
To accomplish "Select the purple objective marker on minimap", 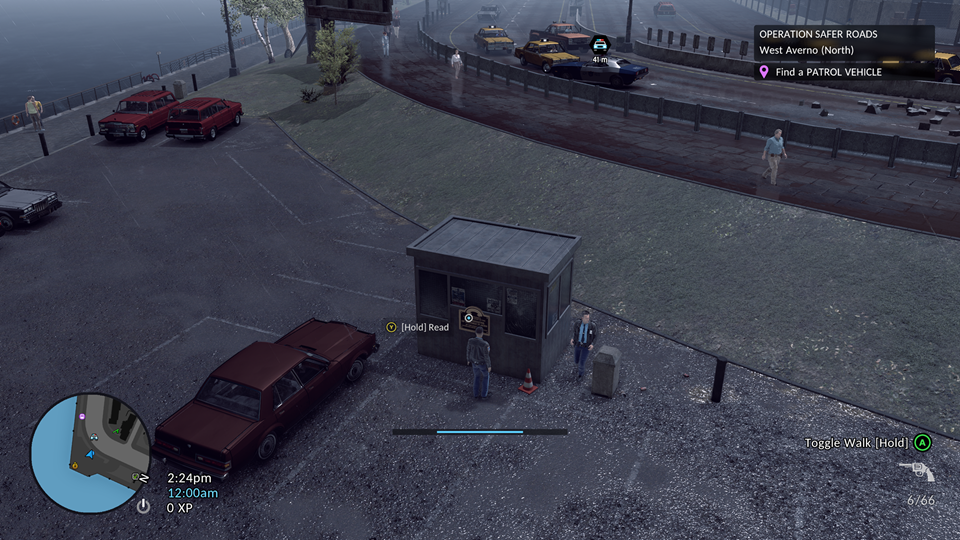I will click(x=83, y=415).
